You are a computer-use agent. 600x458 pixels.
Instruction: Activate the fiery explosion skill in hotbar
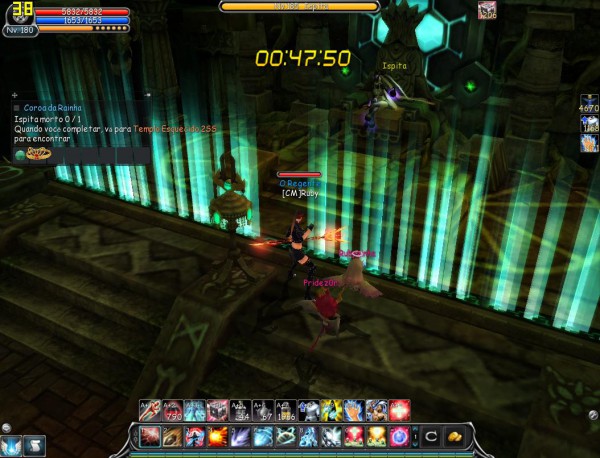(216, 437)
